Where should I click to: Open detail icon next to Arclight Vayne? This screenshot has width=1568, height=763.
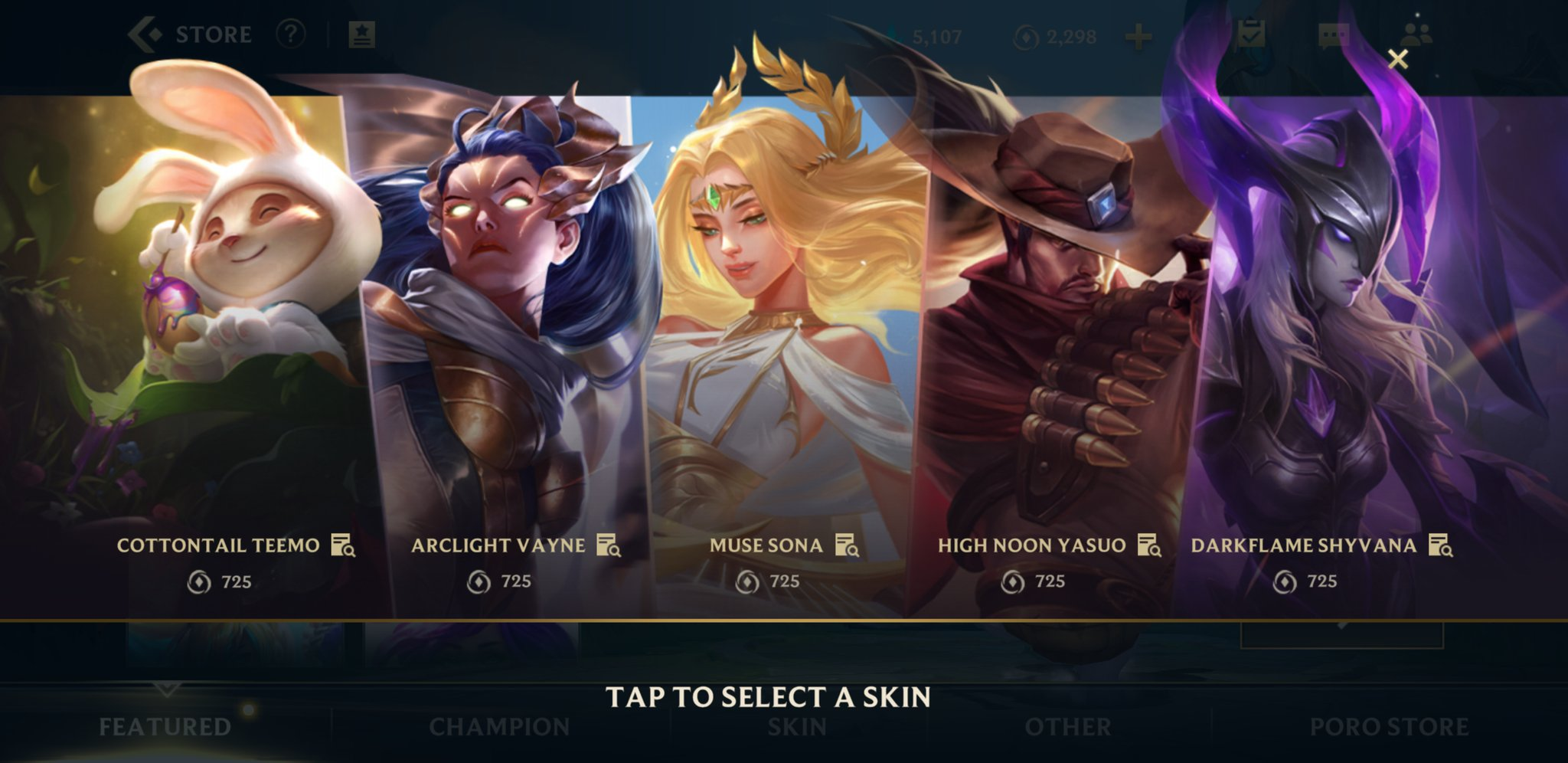point(609,545)
